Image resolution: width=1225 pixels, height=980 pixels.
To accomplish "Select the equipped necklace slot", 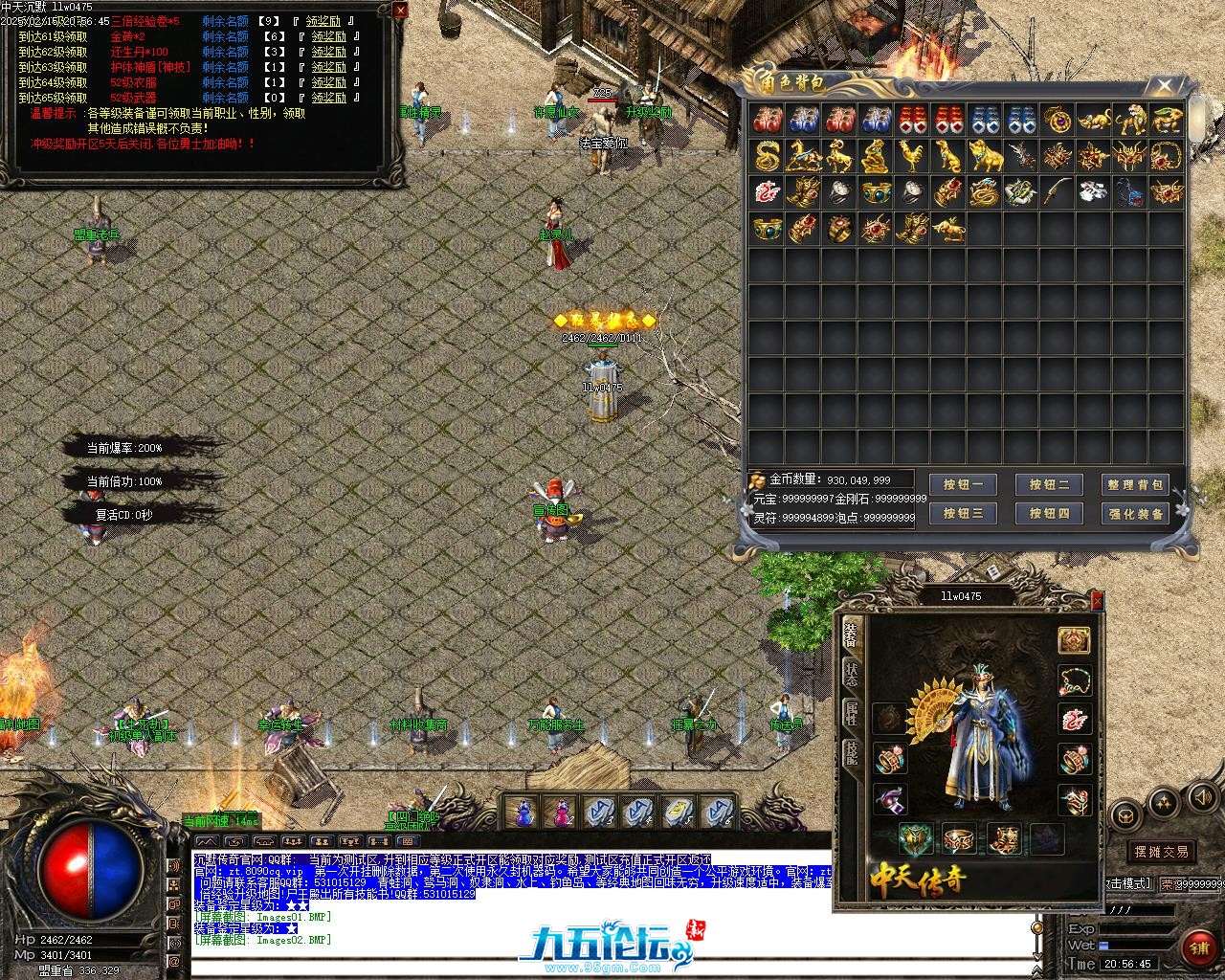I will click(1074, 680).
